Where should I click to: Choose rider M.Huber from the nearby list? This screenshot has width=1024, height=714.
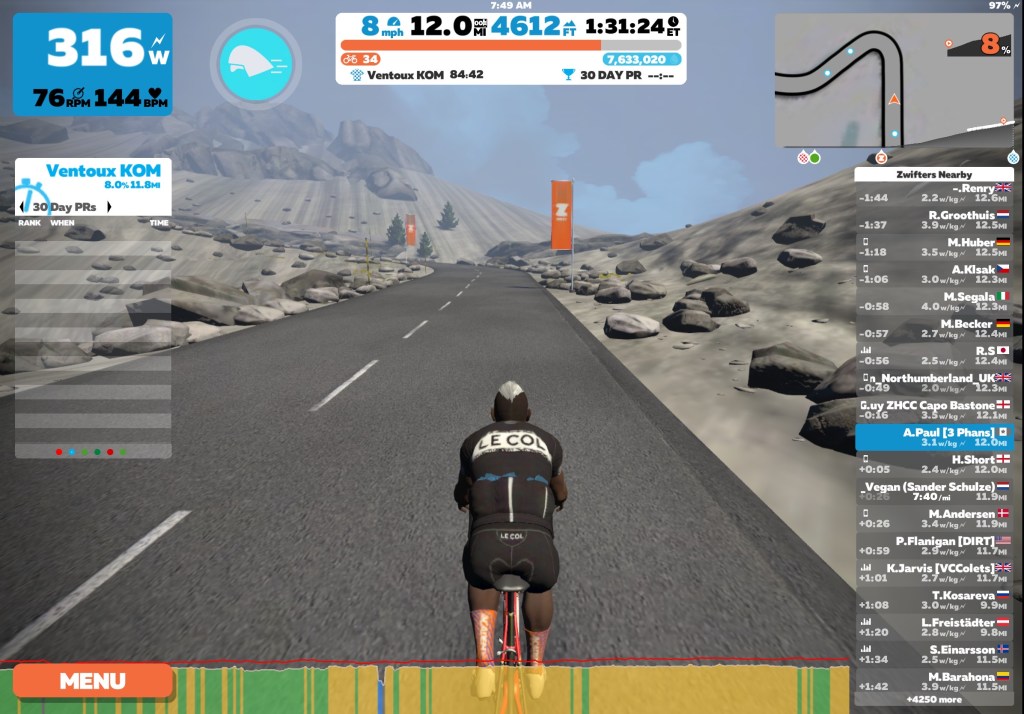(934, 247)
